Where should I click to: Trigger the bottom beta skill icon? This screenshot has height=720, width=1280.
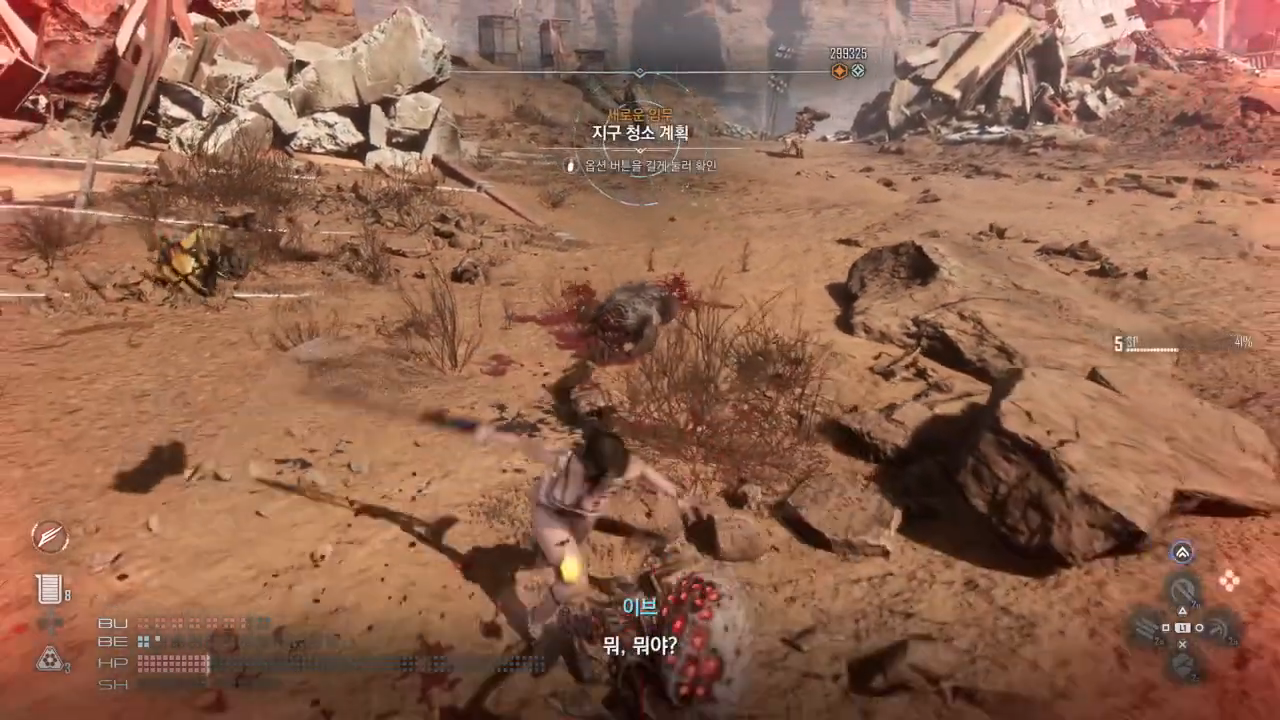point(1183,666)
